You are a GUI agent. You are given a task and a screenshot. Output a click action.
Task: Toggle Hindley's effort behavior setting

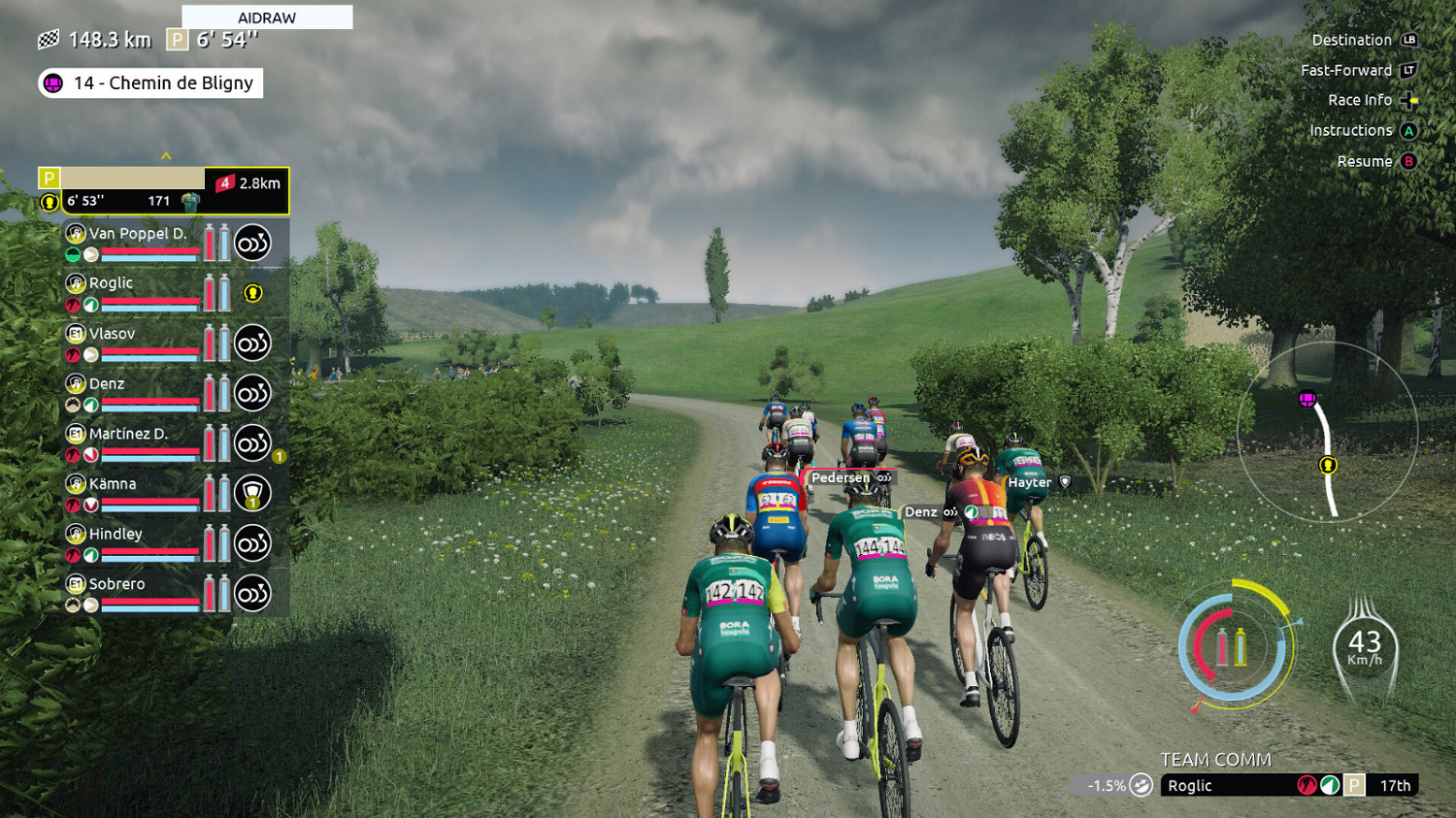[251, 542]
